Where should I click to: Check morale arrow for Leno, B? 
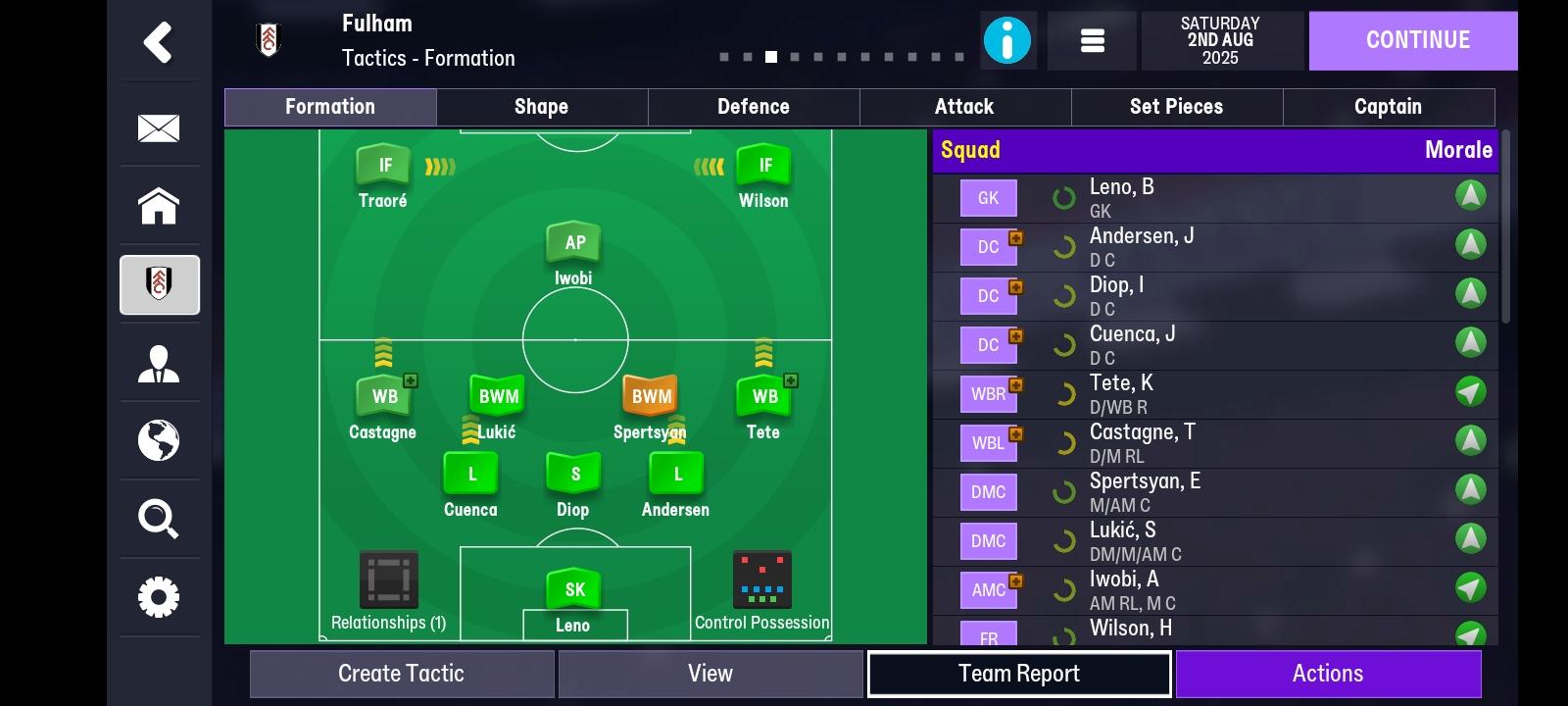coord(1469,195)
